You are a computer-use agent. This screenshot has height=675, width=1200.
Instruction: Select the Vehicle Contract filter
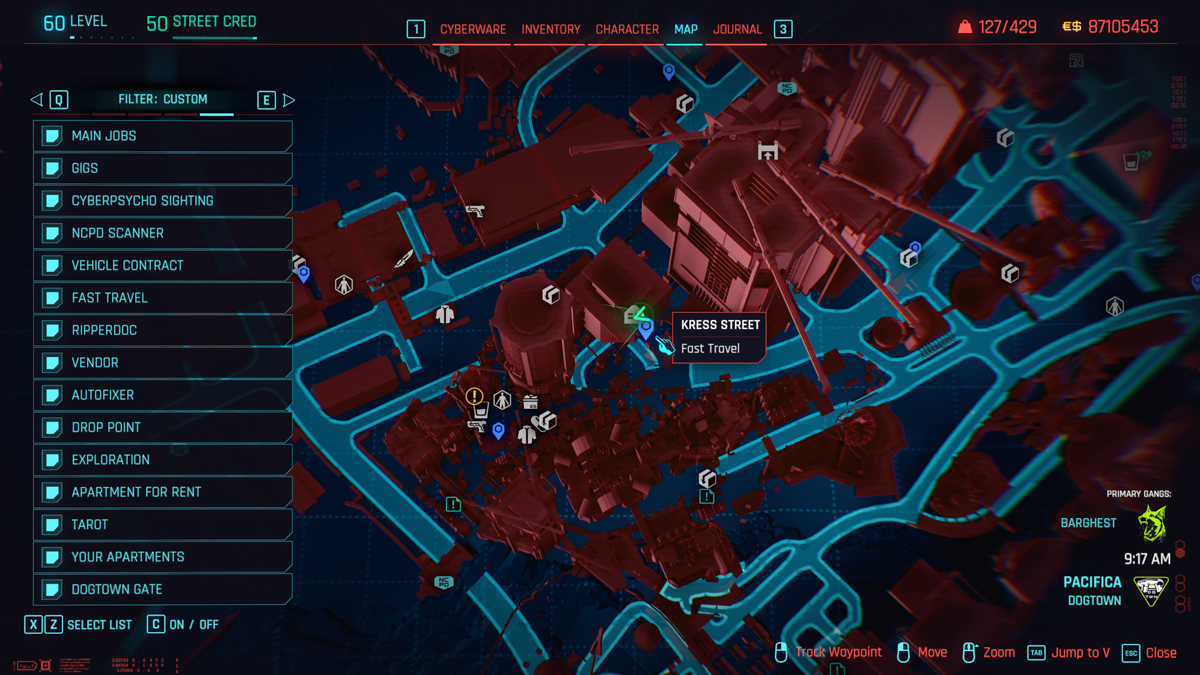[x=163, y=266]
